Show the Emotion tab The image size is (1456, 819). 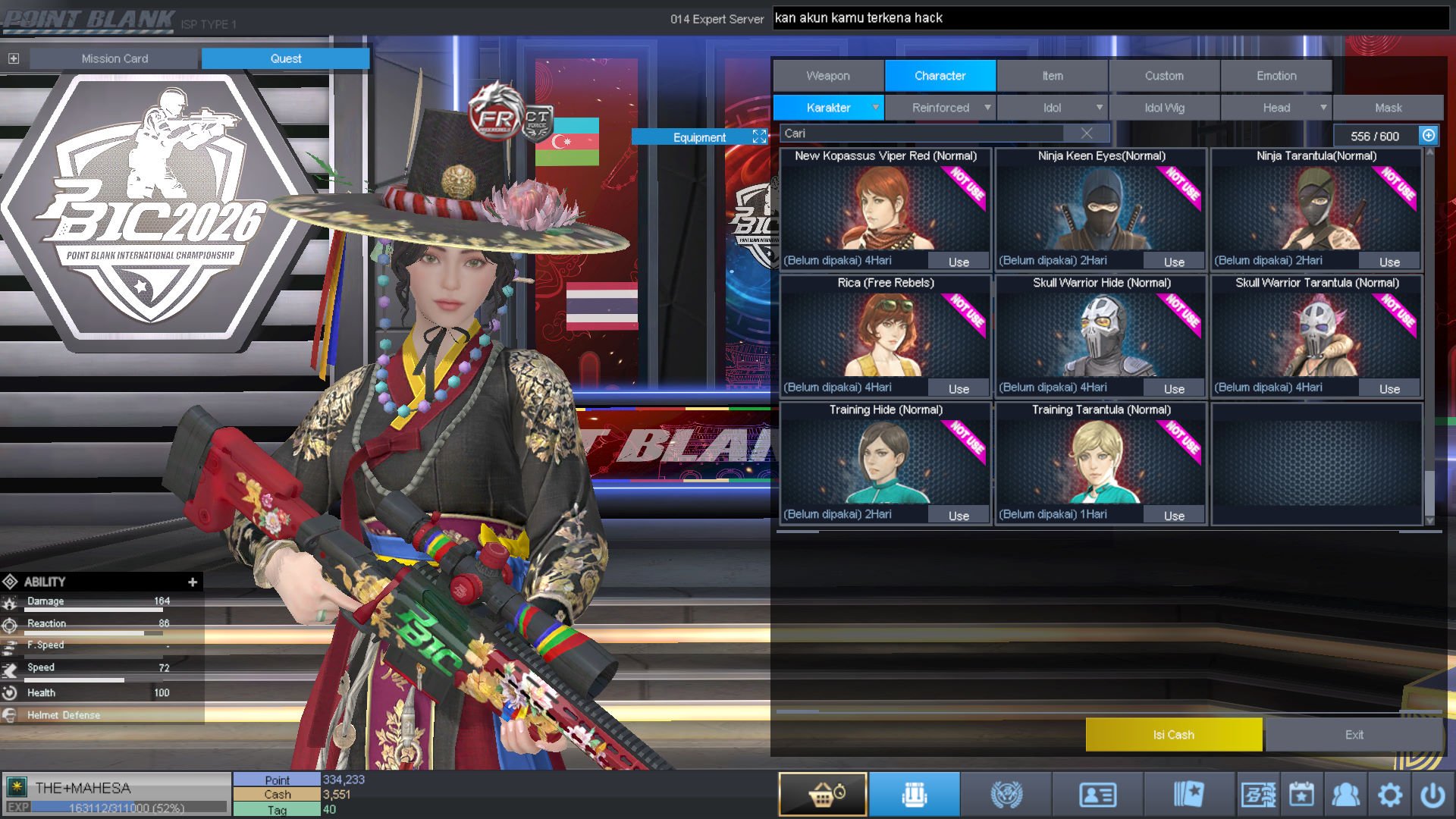point(1276,76)
